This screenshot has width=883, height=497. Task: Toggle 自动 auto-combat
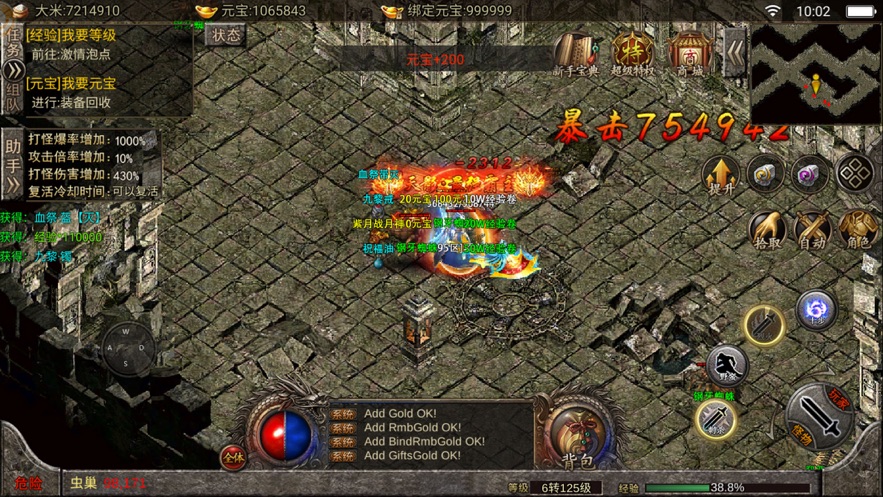812,230
